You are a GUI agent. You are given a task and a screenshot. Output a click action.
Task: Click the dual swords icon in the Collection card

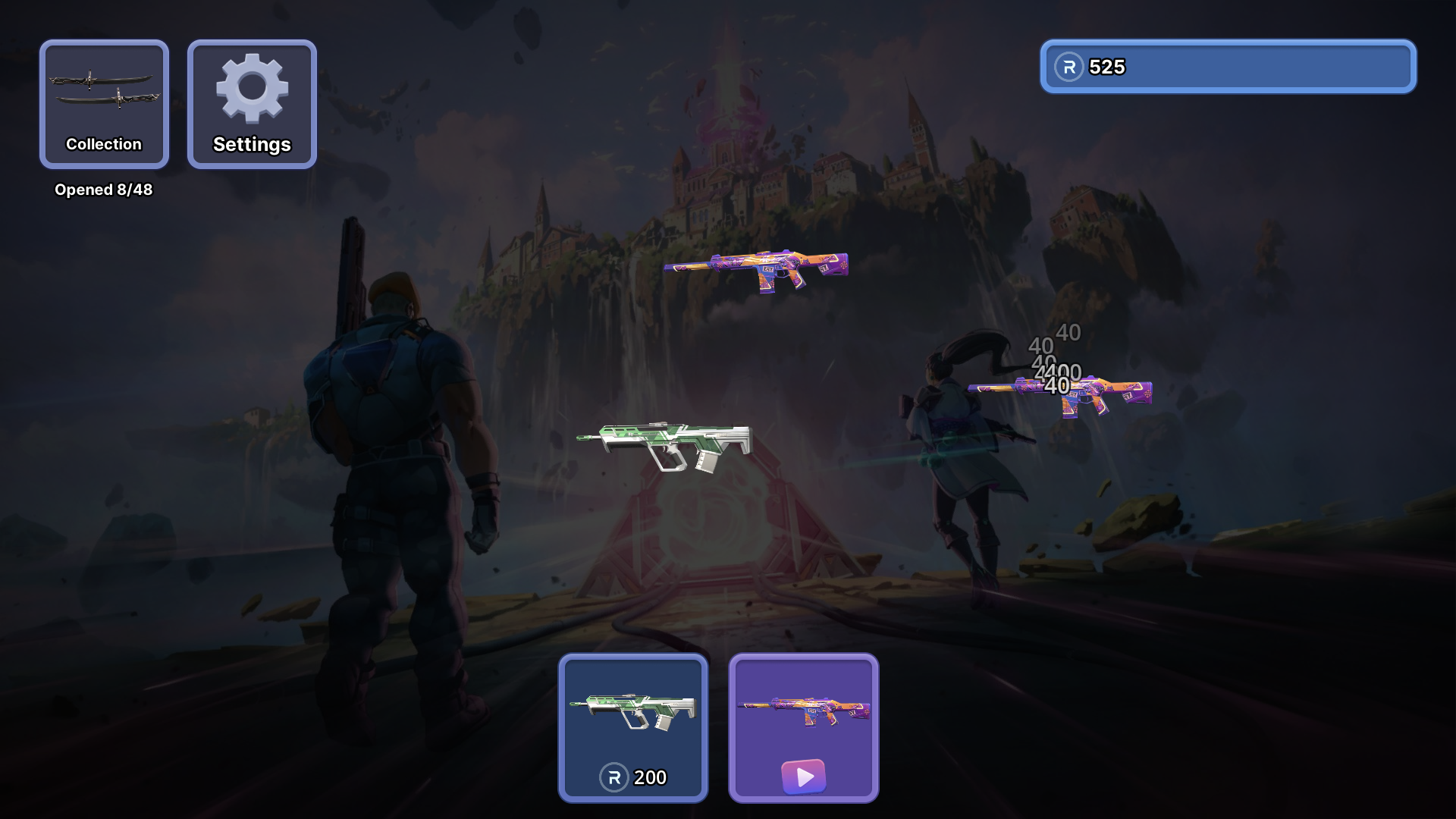point(104,91)
